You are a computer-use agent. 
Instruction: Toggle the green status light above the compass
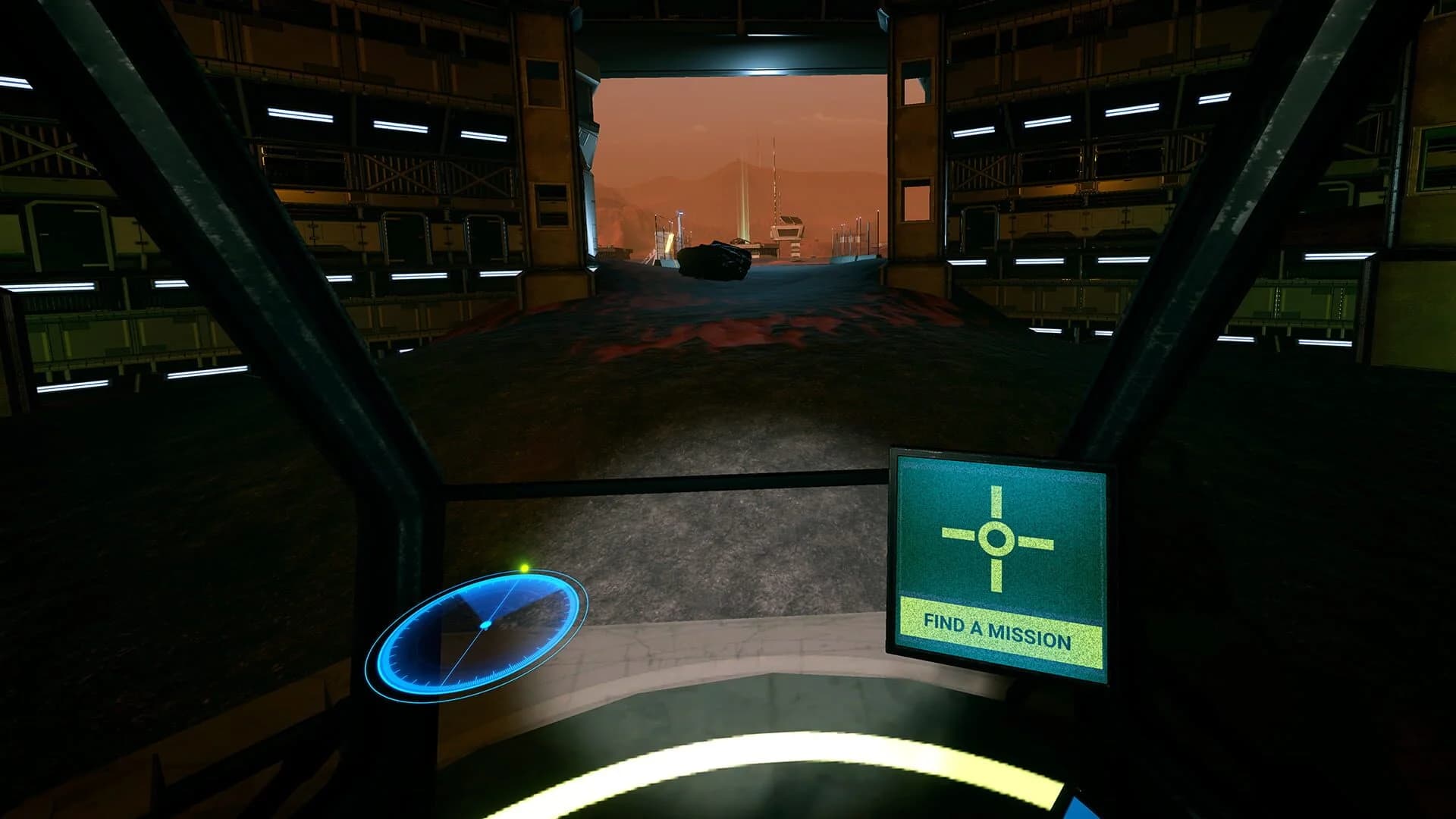click(x=524, y=567)
